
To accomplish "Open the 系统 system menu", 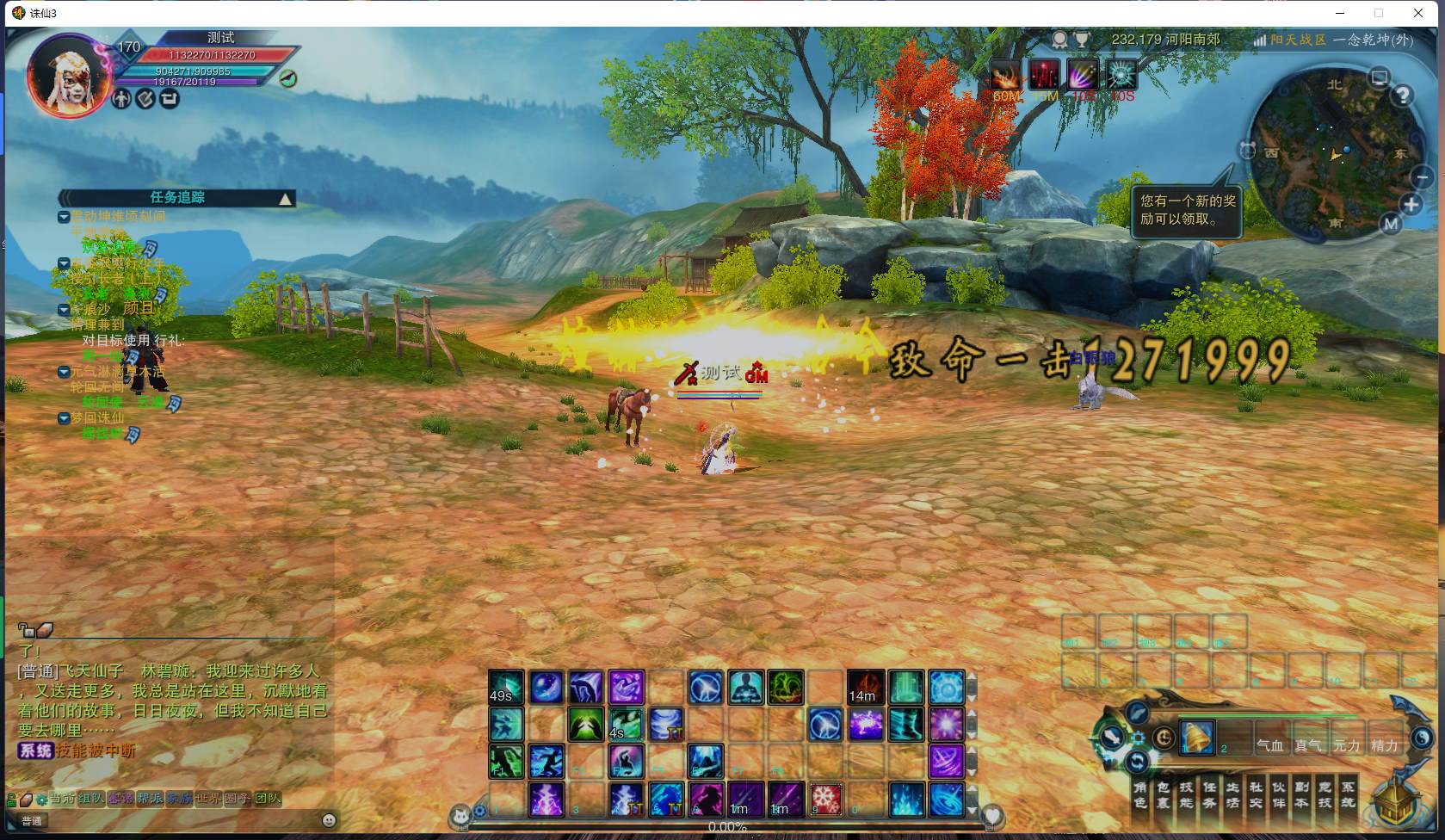I will 1348,794.
